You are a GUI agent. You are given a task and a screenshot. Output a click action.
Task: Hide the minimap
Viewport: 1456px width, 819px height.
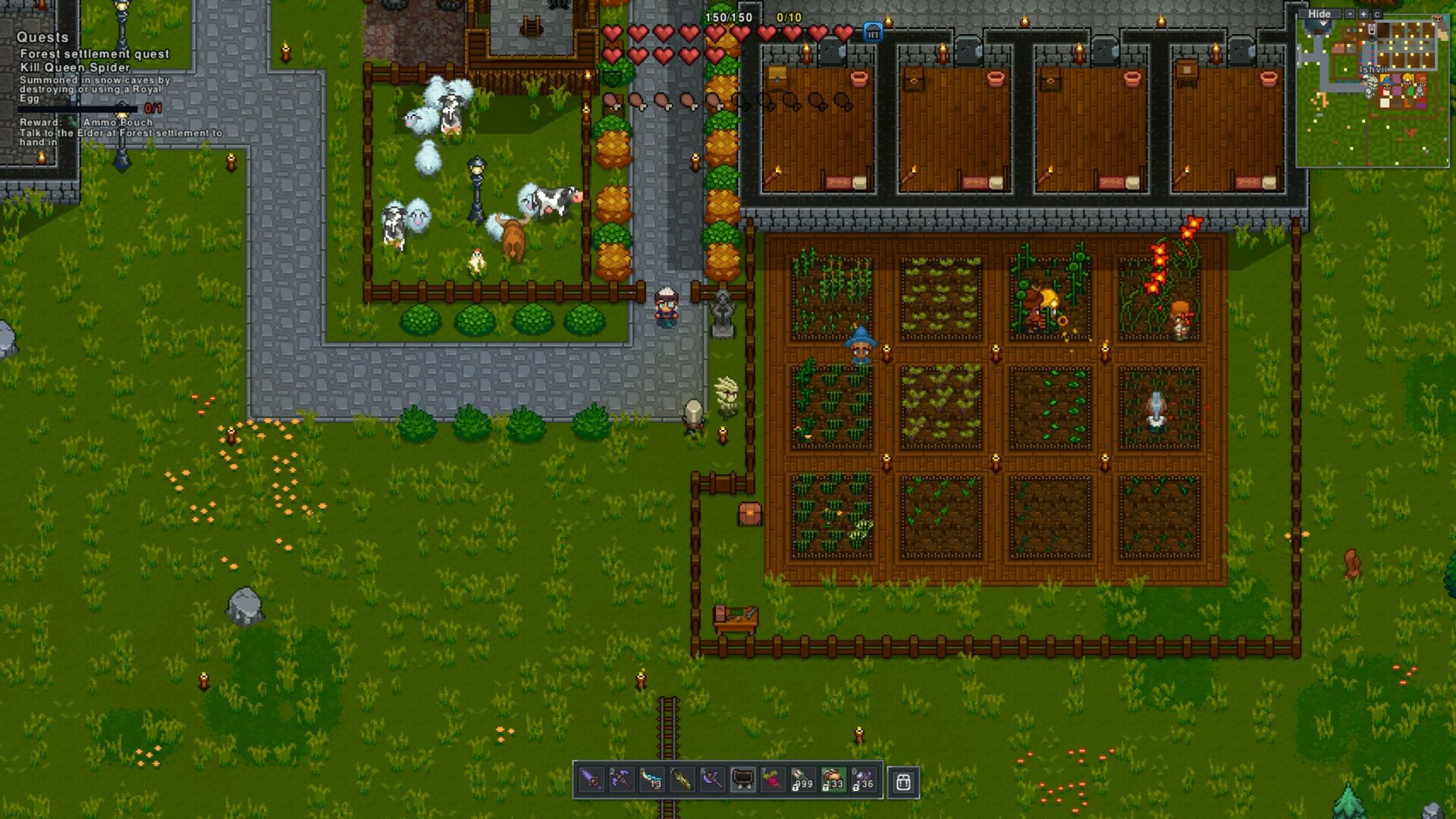click(x=1319, y=14)
